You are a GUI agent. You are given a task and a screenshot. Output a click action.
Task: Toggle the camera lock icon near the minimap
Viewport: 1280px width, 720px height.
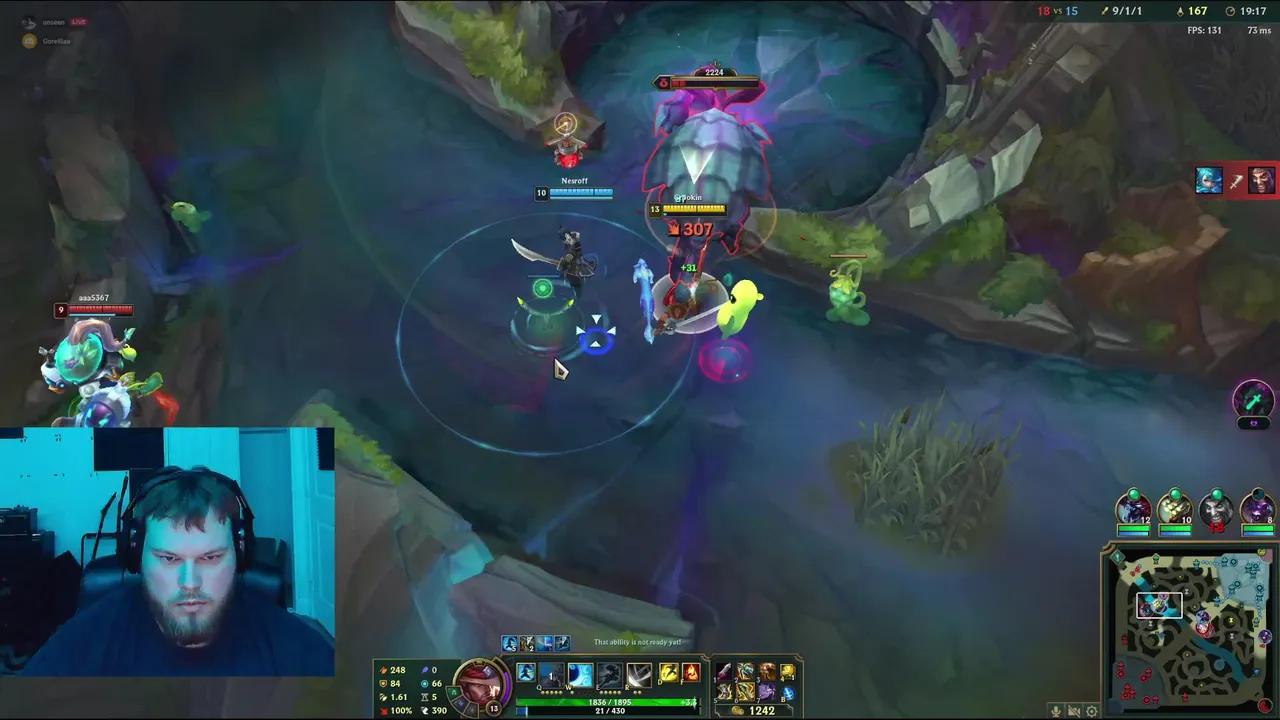pos(1074,711)
